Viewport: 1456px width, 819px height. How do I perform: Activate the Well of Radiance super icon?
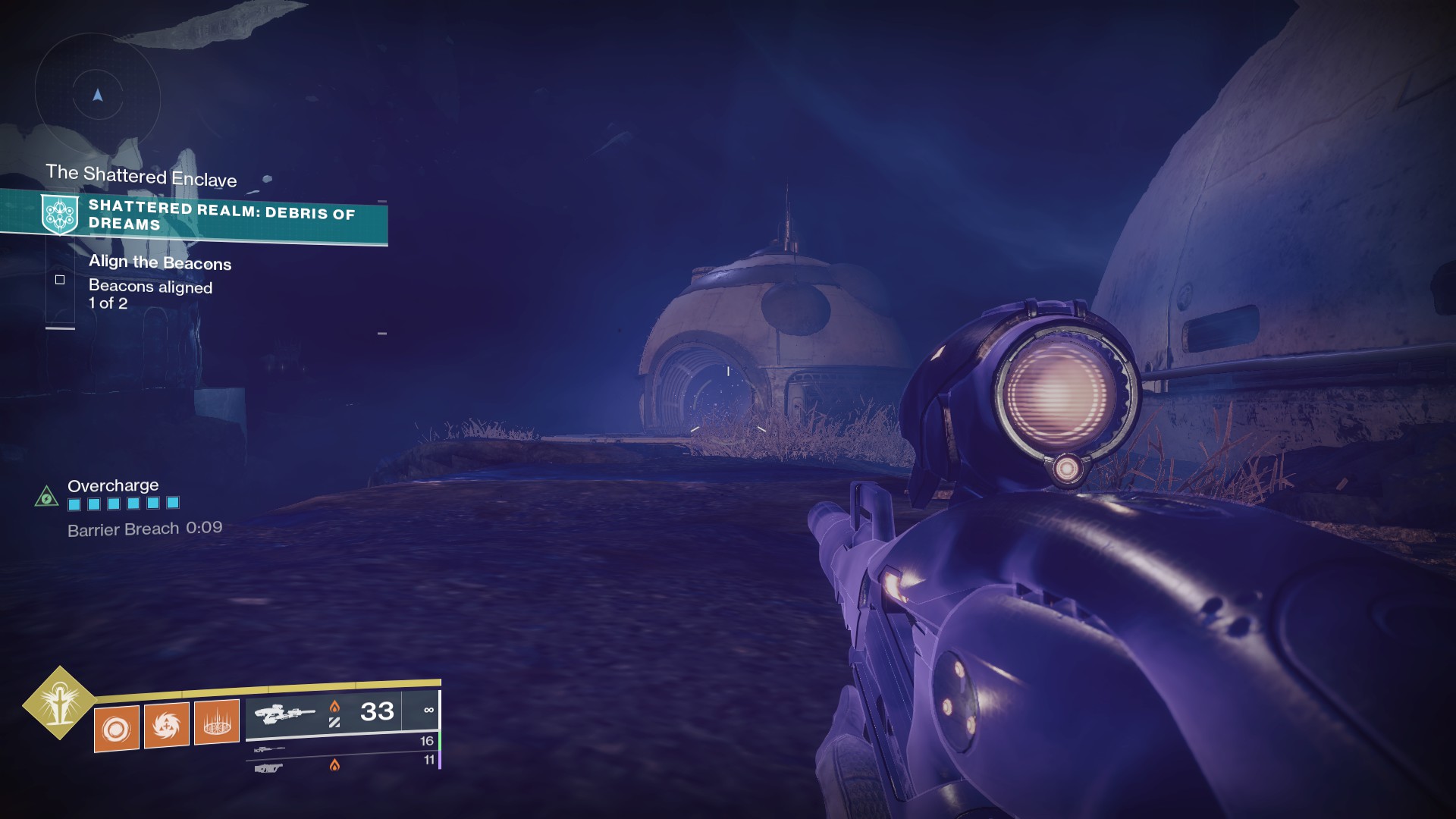pyautogui.click(x=59, y=704)
